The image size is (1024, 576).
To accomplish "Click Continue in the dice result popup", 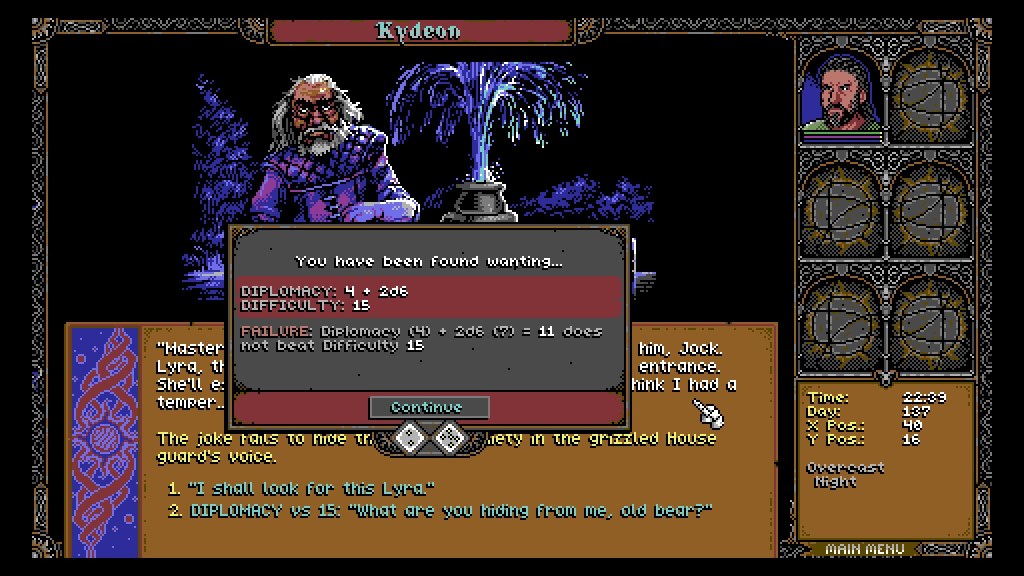I will tap(428, 407).
